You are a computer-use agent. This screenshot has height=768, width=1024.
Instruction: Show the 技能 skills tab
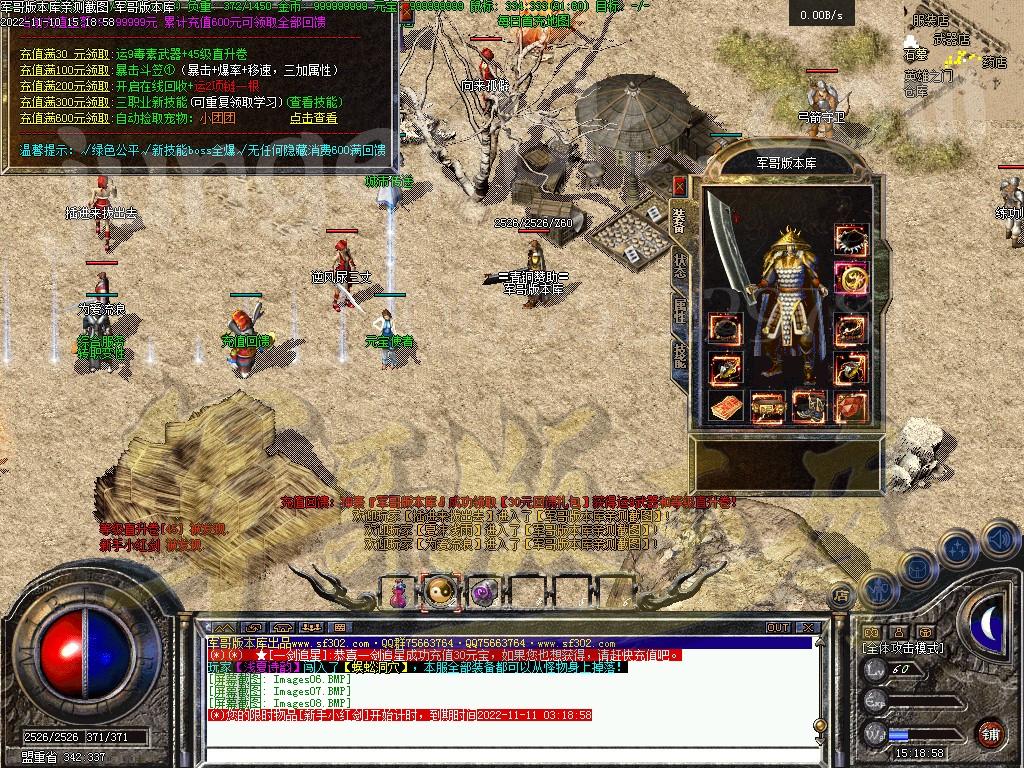point(680,355)
